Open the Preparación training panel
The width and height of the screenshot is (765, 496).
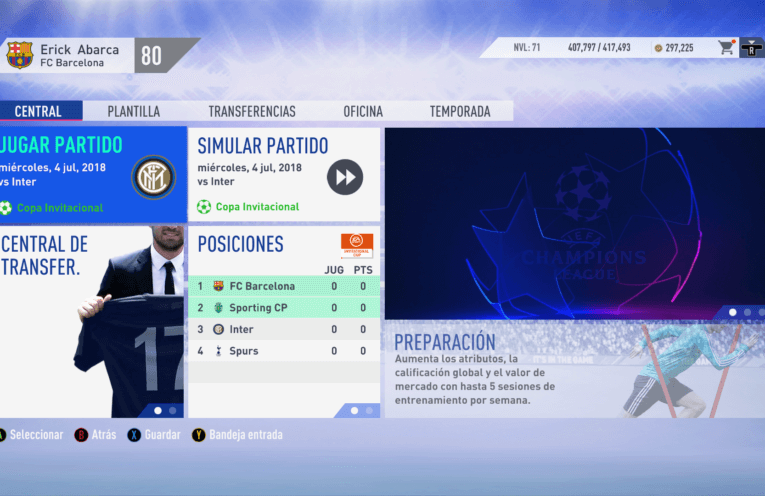[573, 369]
